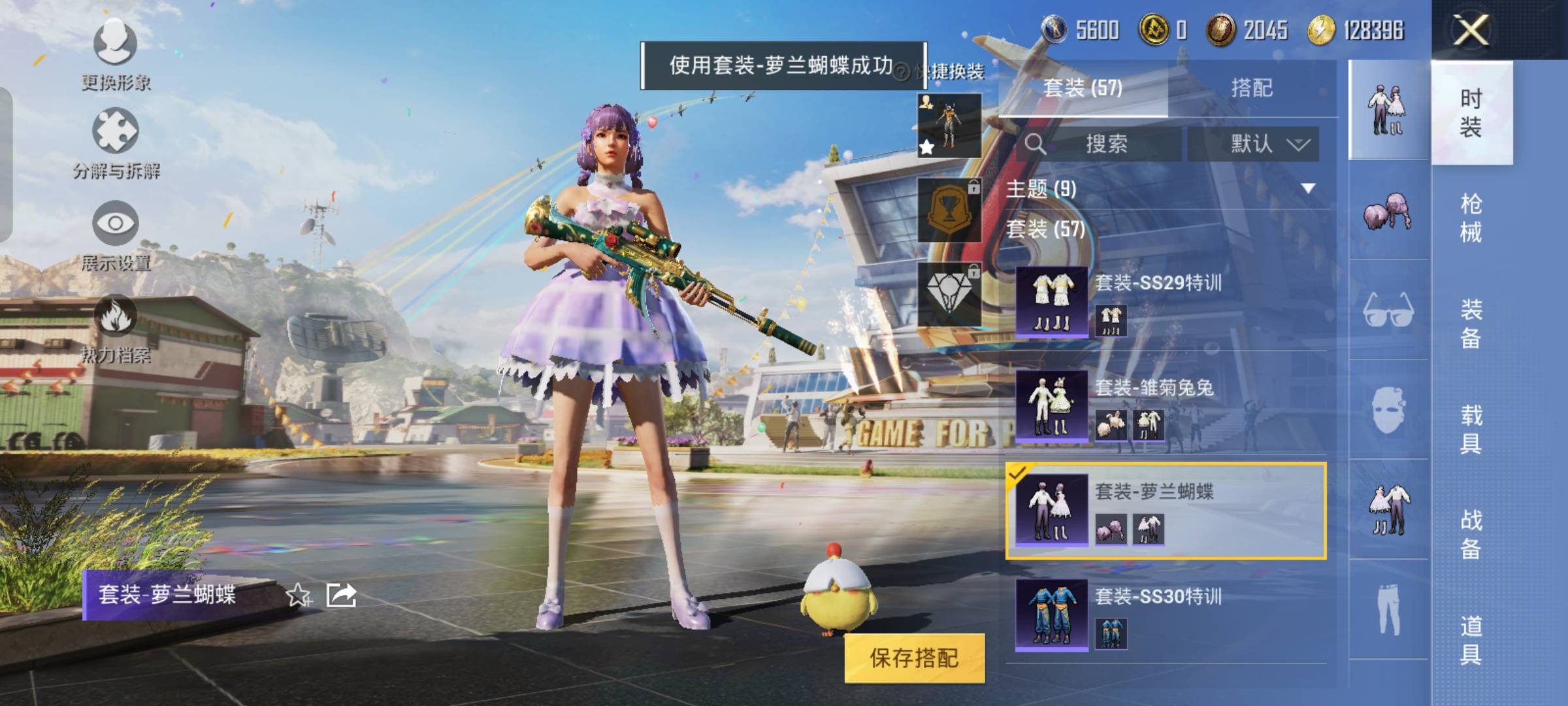1568x706 pixels.
Task: Save the outfit with 保存搭配
Action: pos(914,658)
